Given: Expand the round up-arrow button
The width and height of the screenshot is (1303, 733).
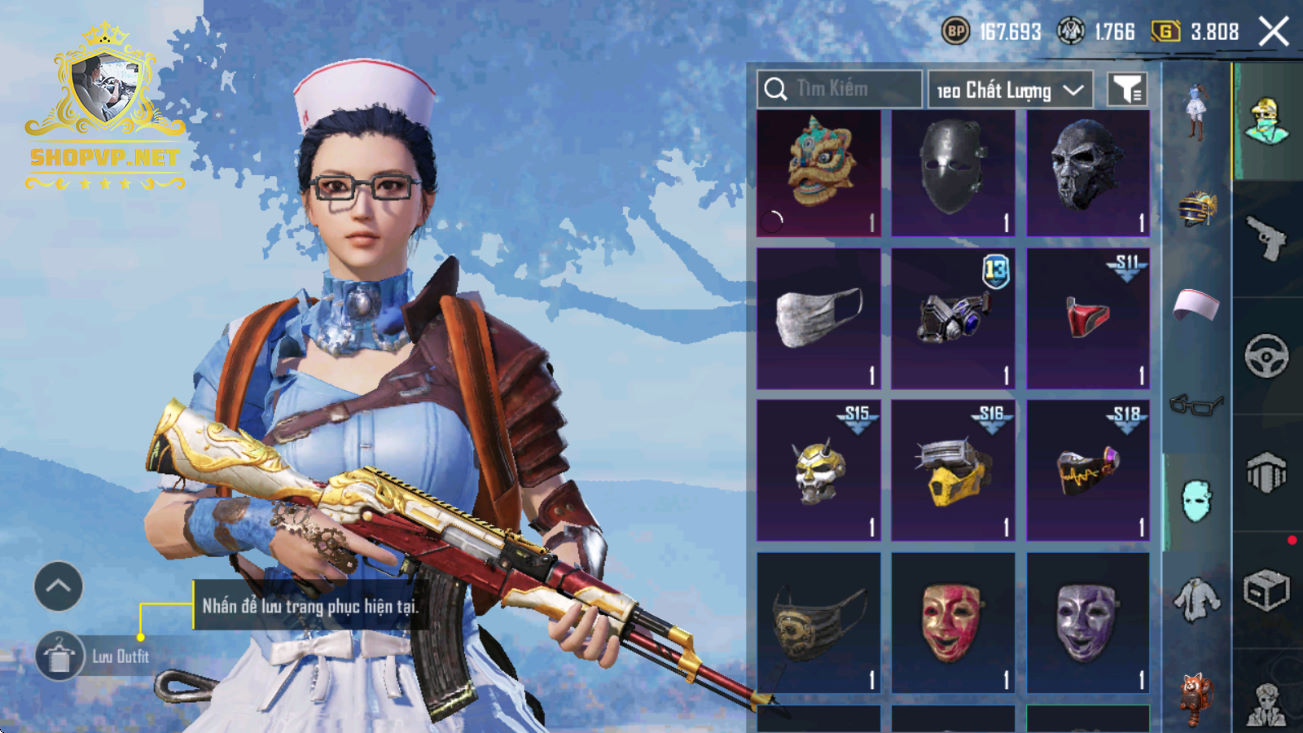Looking at the screenshot, I should (x=58, y=586).
